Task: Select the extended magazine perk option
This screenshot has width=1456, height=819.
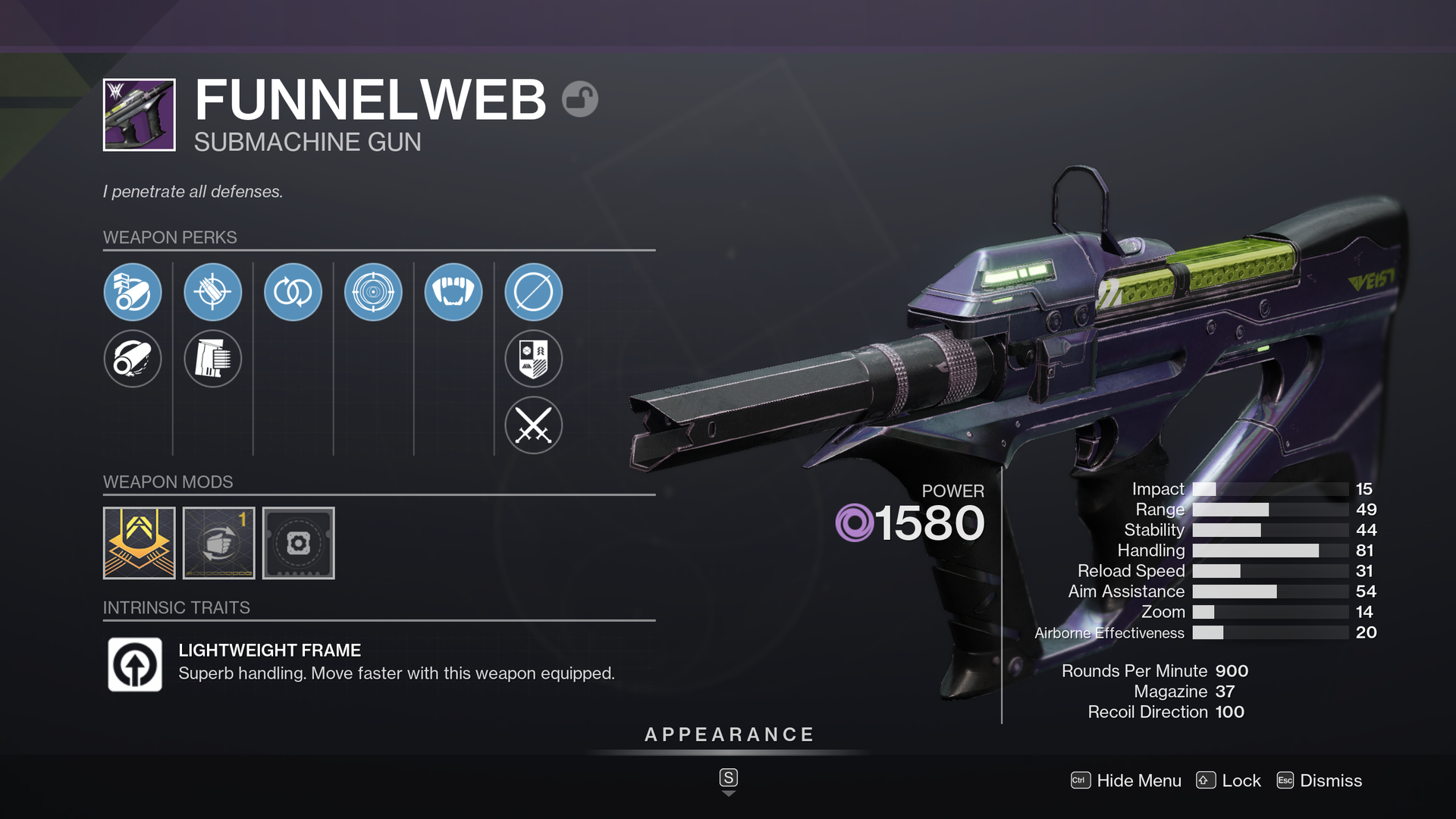Action: click(x=213, y=359)
